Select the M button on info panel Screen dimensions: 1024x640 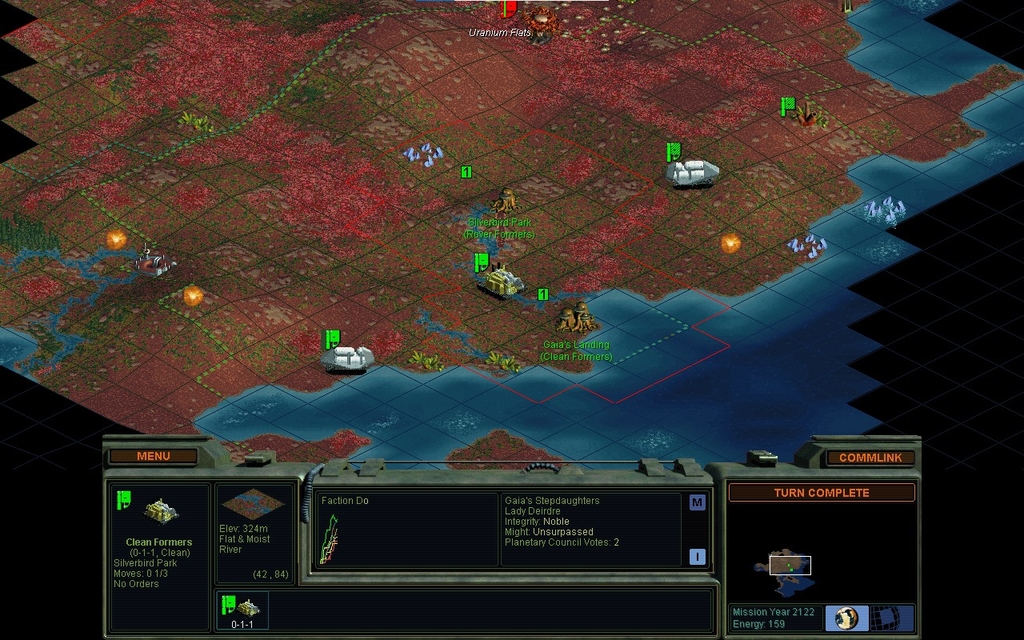point(697,503)
